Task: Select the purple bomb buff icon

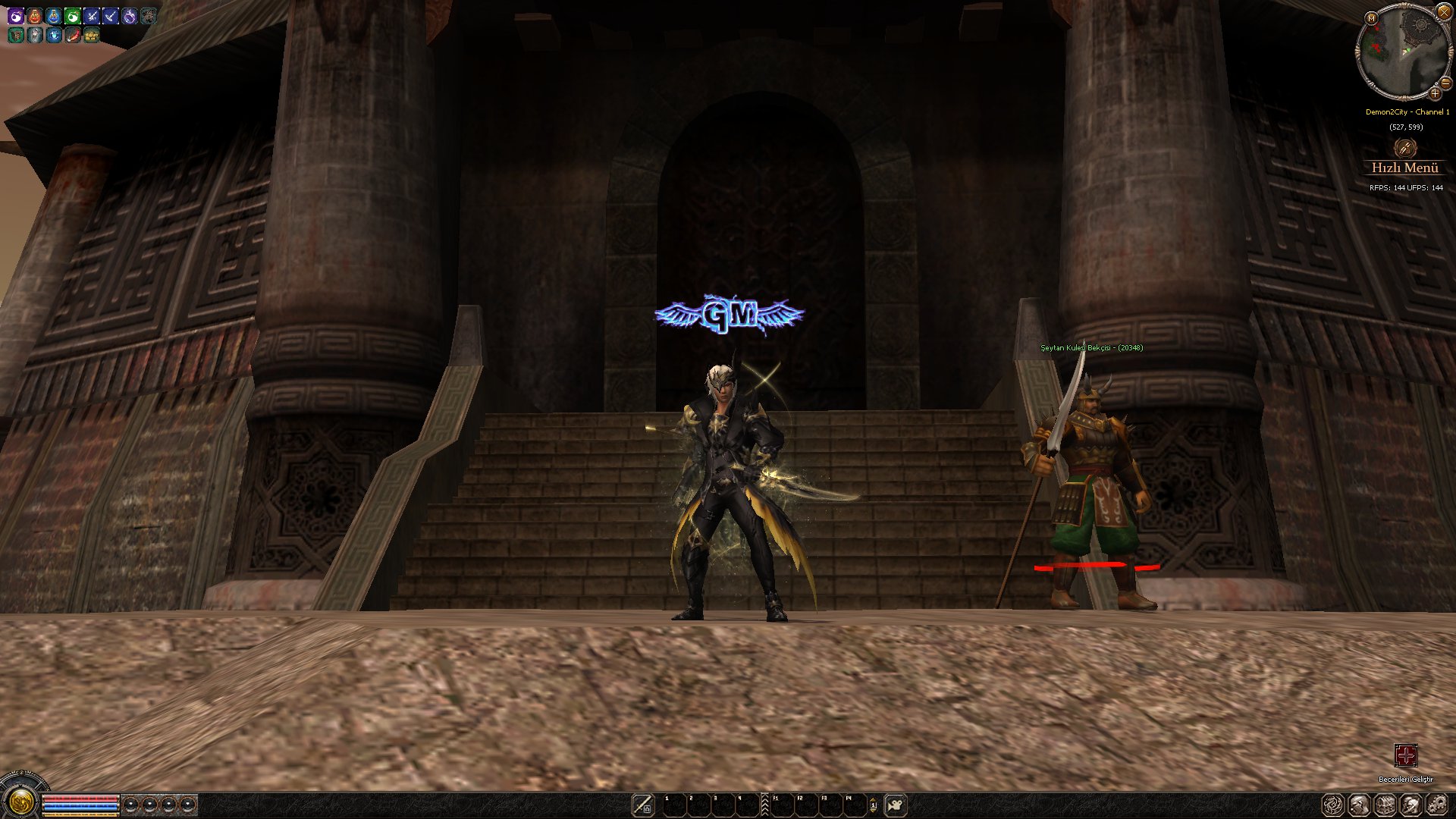Action: [16, 16]
